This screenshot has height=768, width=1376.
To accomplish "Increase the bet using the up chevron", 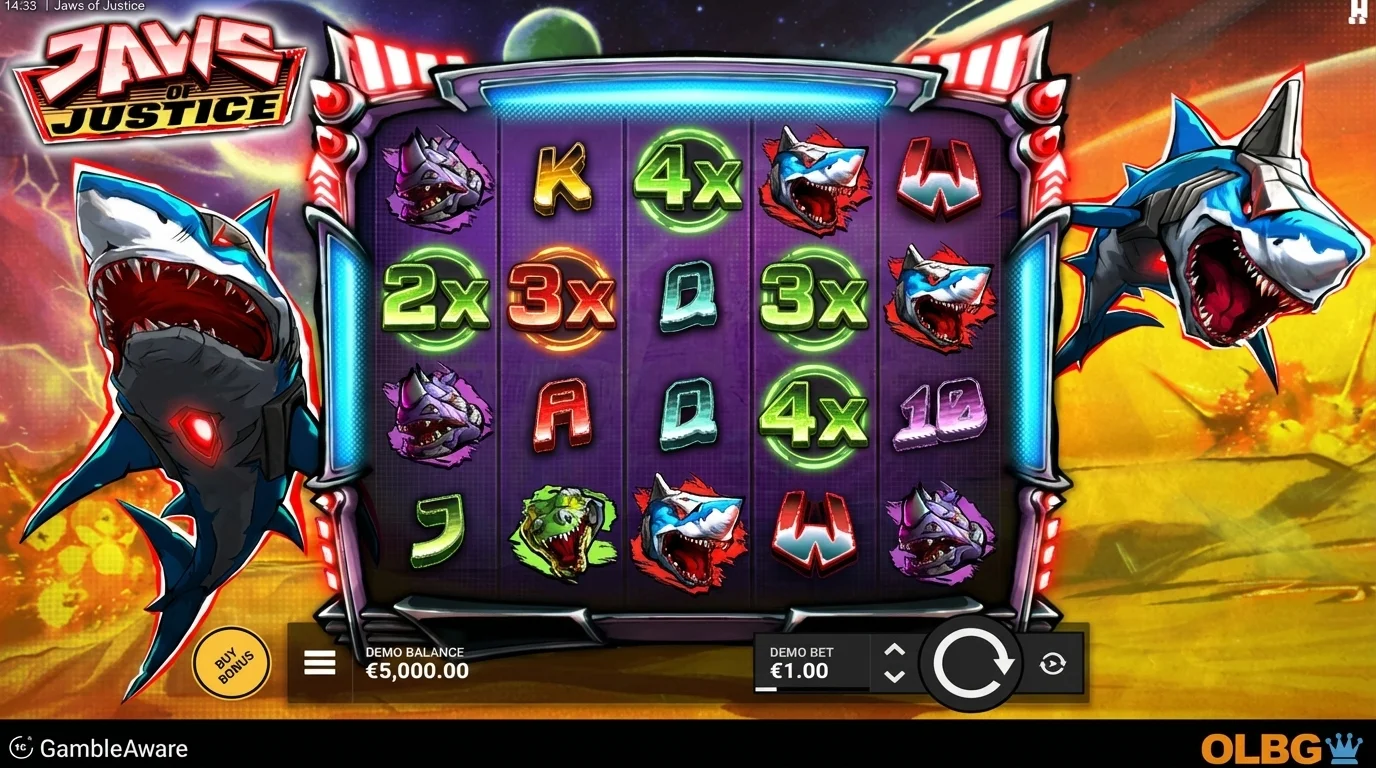I will (893, 651).
